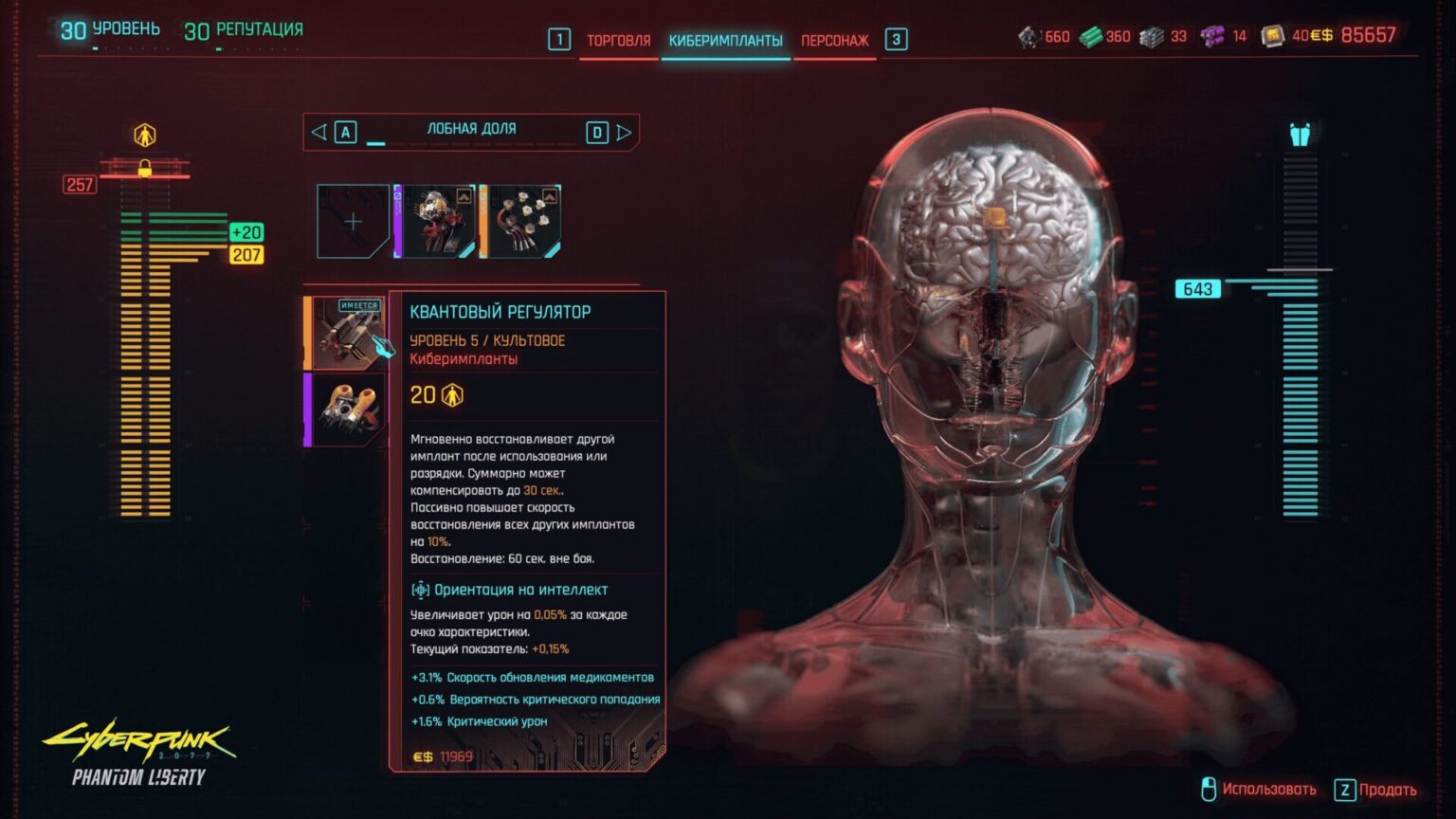Click the lock icon above the 257 value

click(144, 169)
